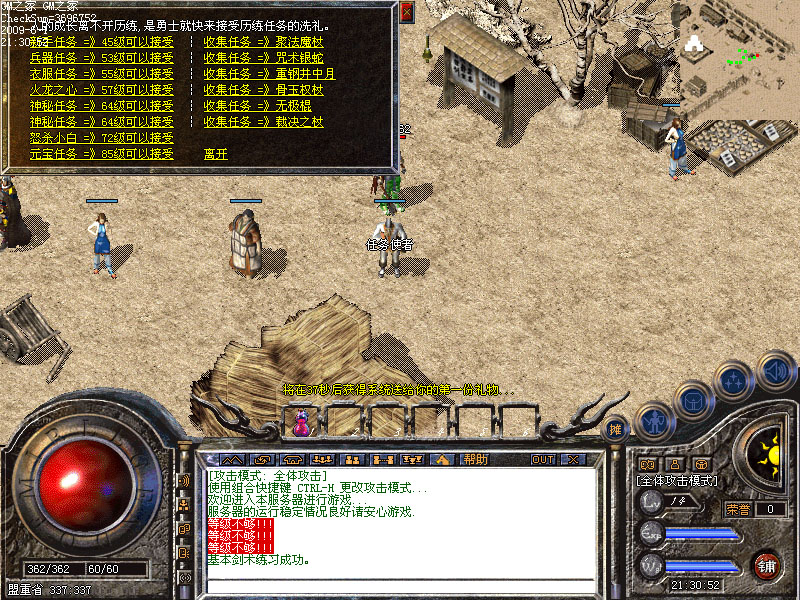Accept the 元宝任务 level 85 quest

click(x=101, y=154)
